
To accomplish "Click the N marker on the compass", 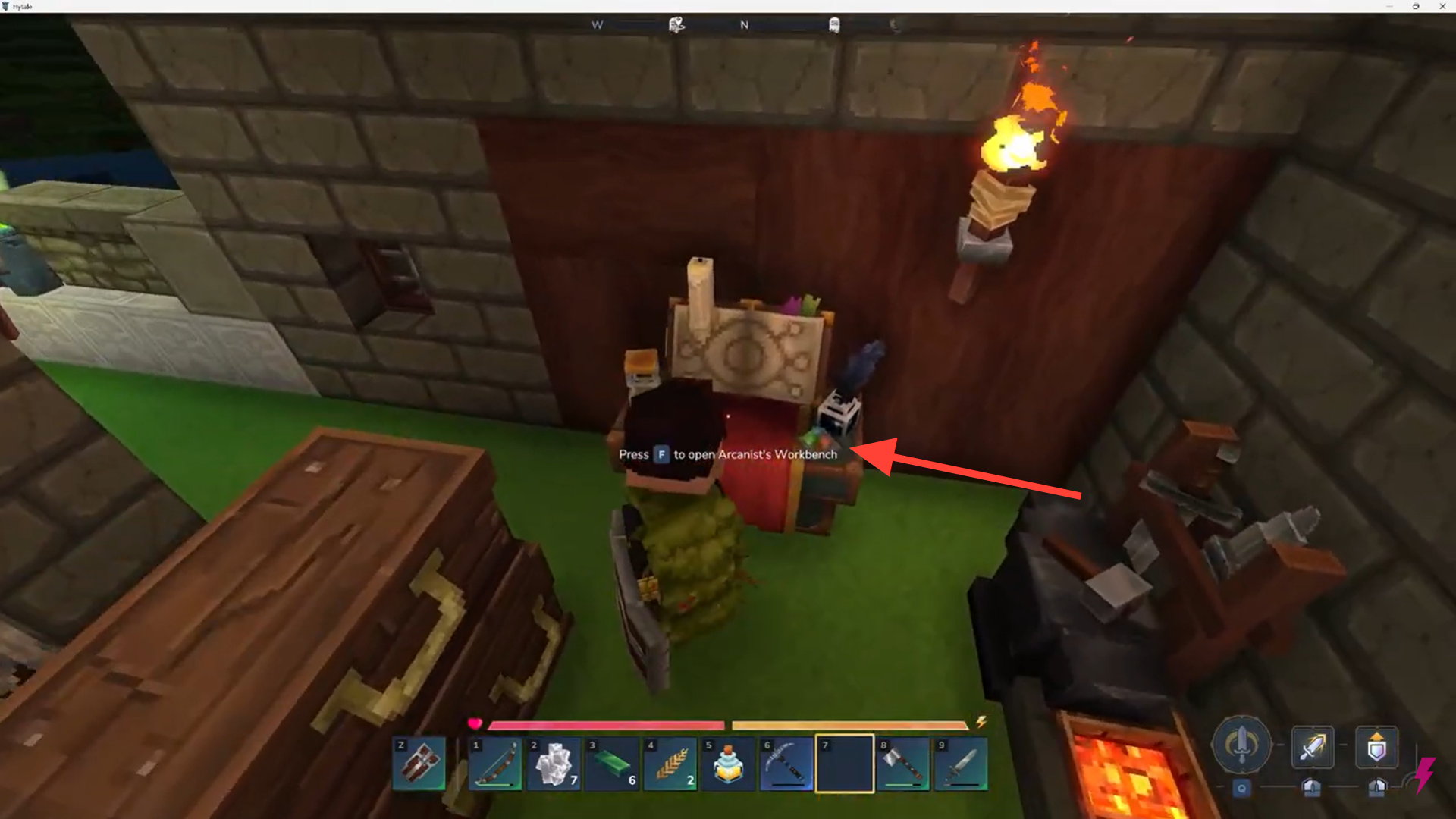I will [744, 25].
